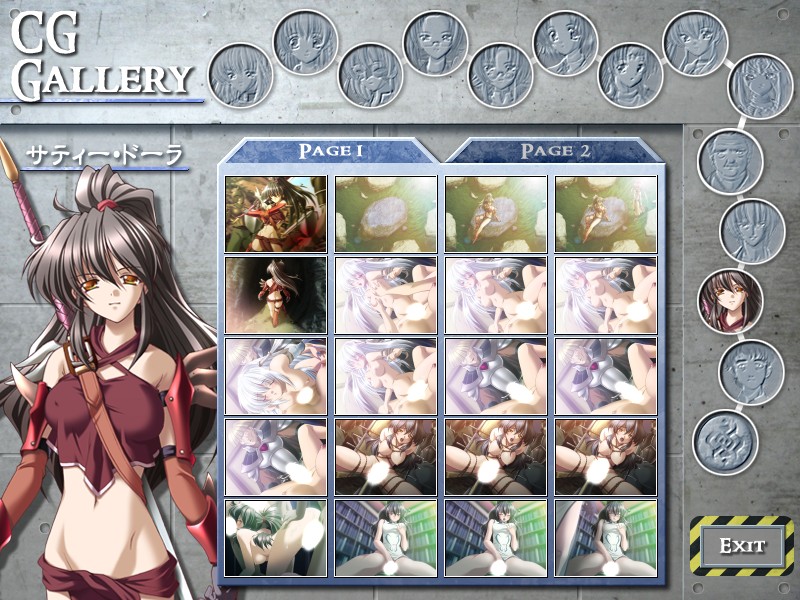This screenshot has height=600, width=800.
Task: Choose the bearded man stone medallion
Action: coord(730,160)
